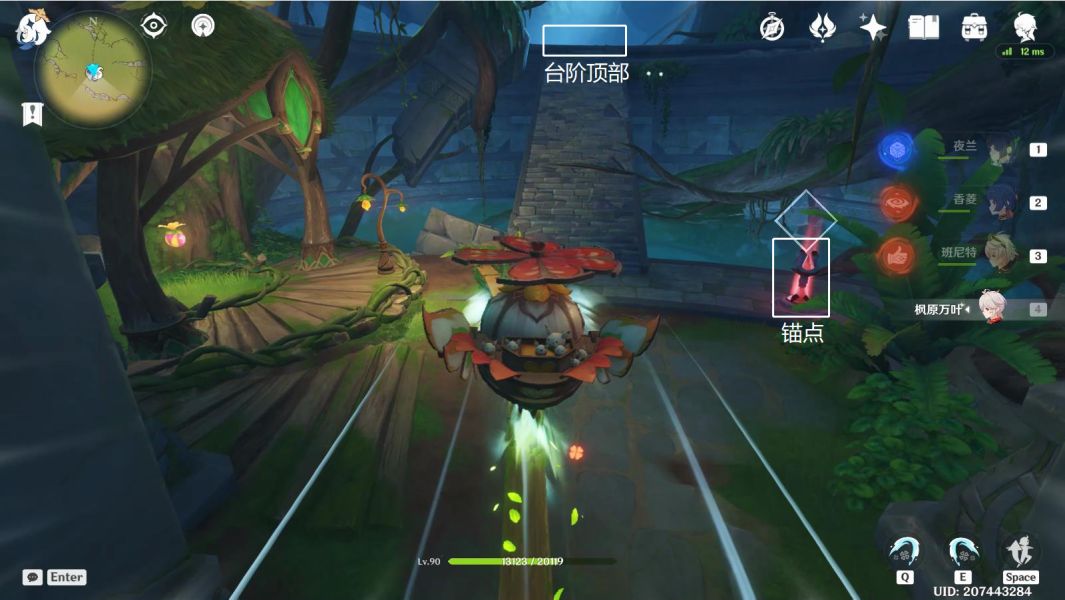The width and height of the screenshot is (1065, 600).
Task: Click the compass icon in the top bar
Action: 771,28
